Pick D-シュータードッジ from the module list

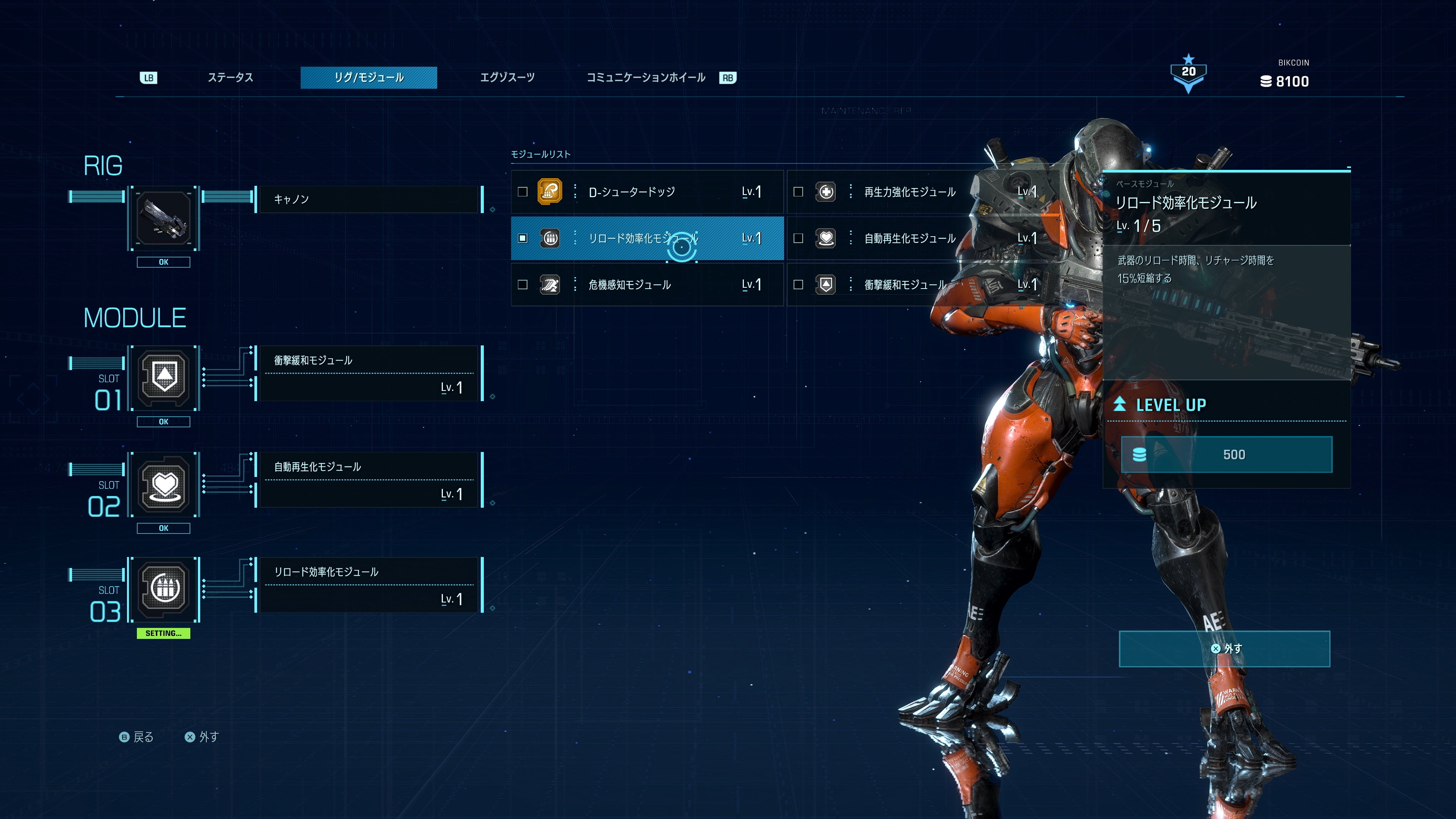[646, 192]
